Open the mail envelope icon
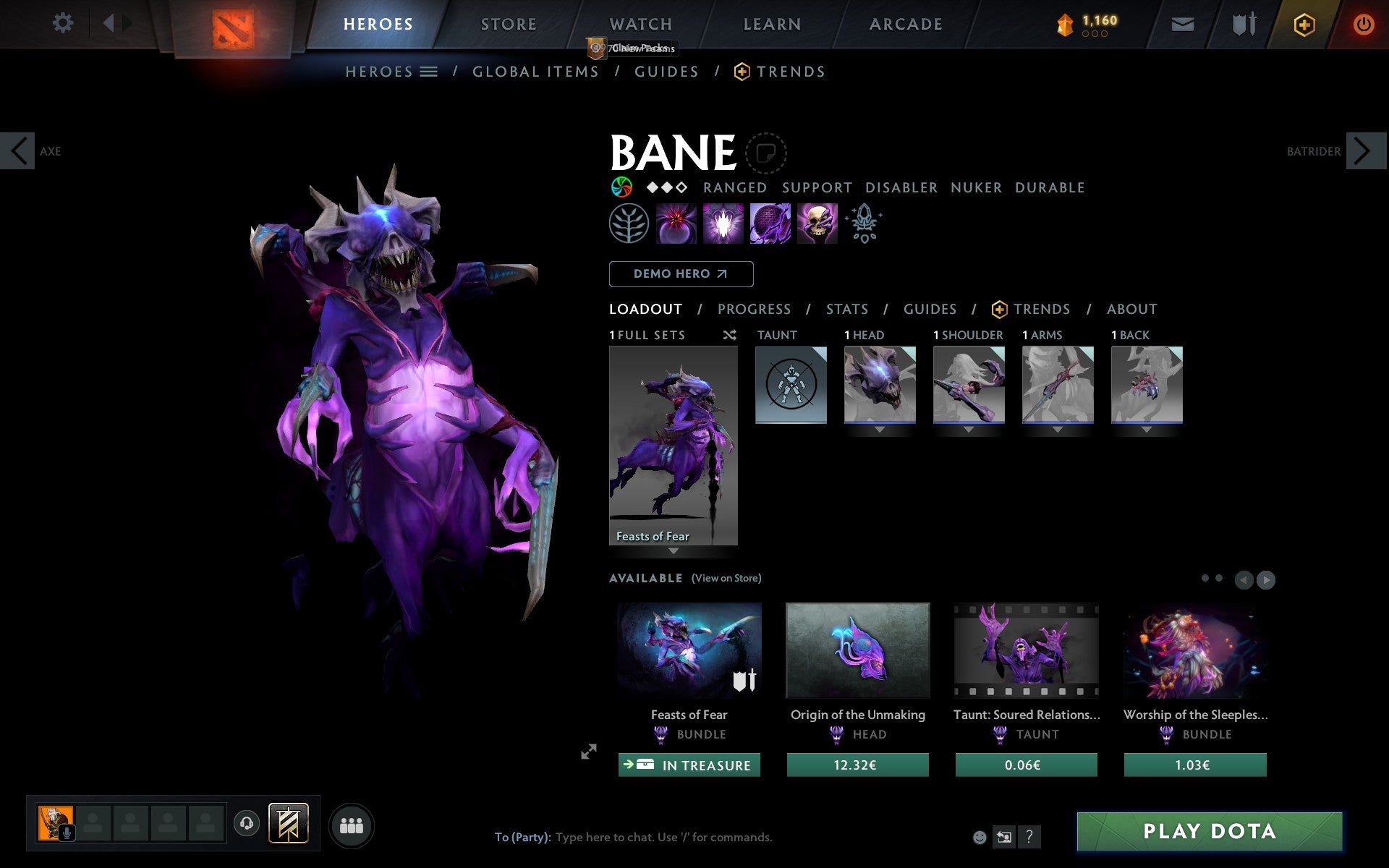 pyautogui.click(x=1182, y=24)
